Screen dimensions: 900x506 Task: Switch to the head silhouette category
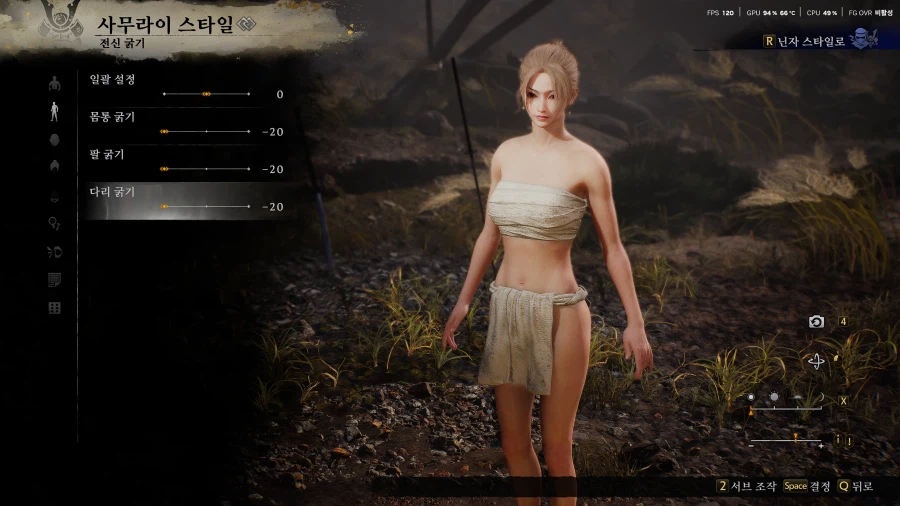54,139
